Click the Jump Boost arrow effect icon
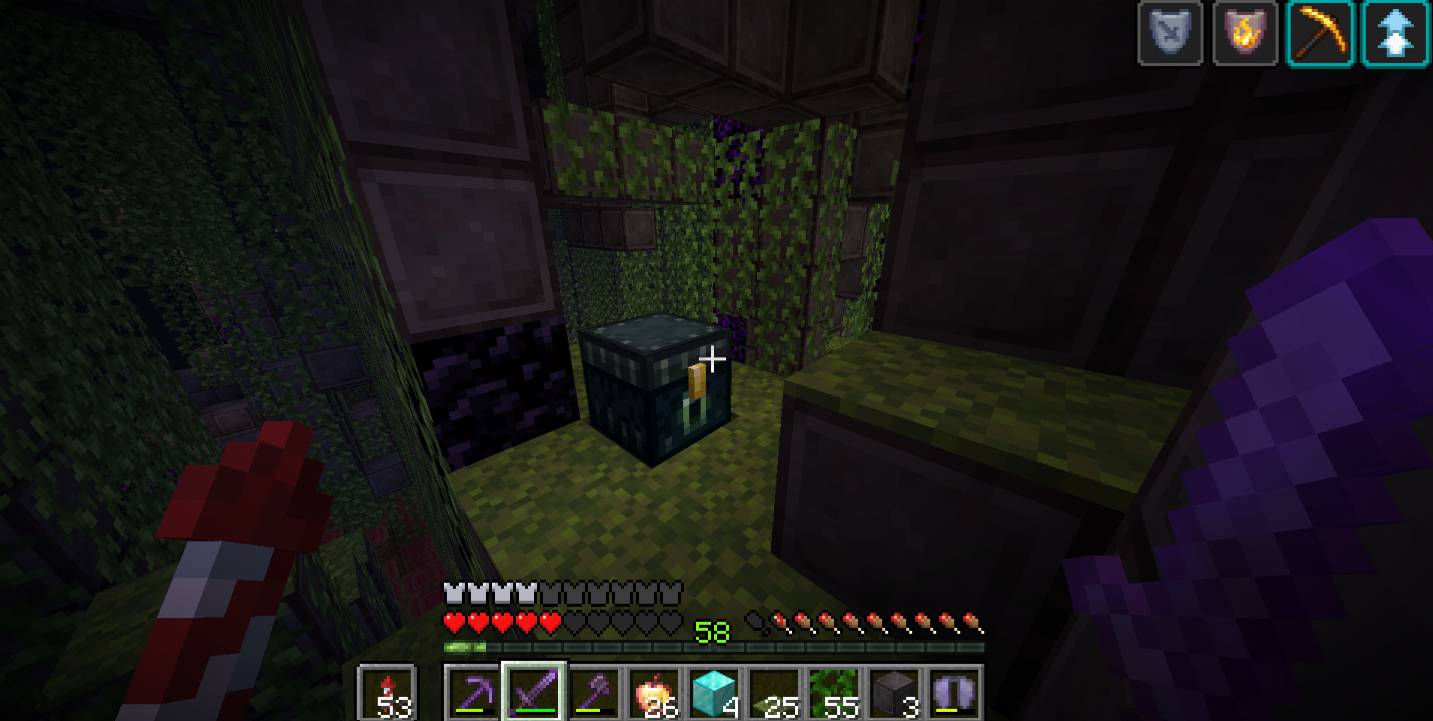Viewport: 1433px width, 721px height. [1396, 34]
